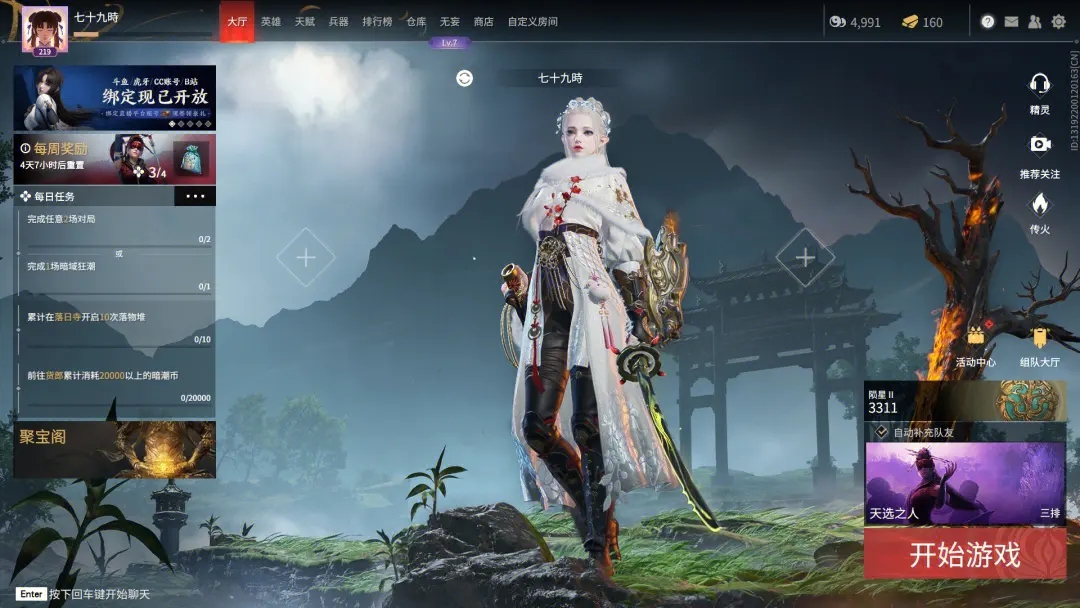Open the settings gear icon

pos(1058,21)
